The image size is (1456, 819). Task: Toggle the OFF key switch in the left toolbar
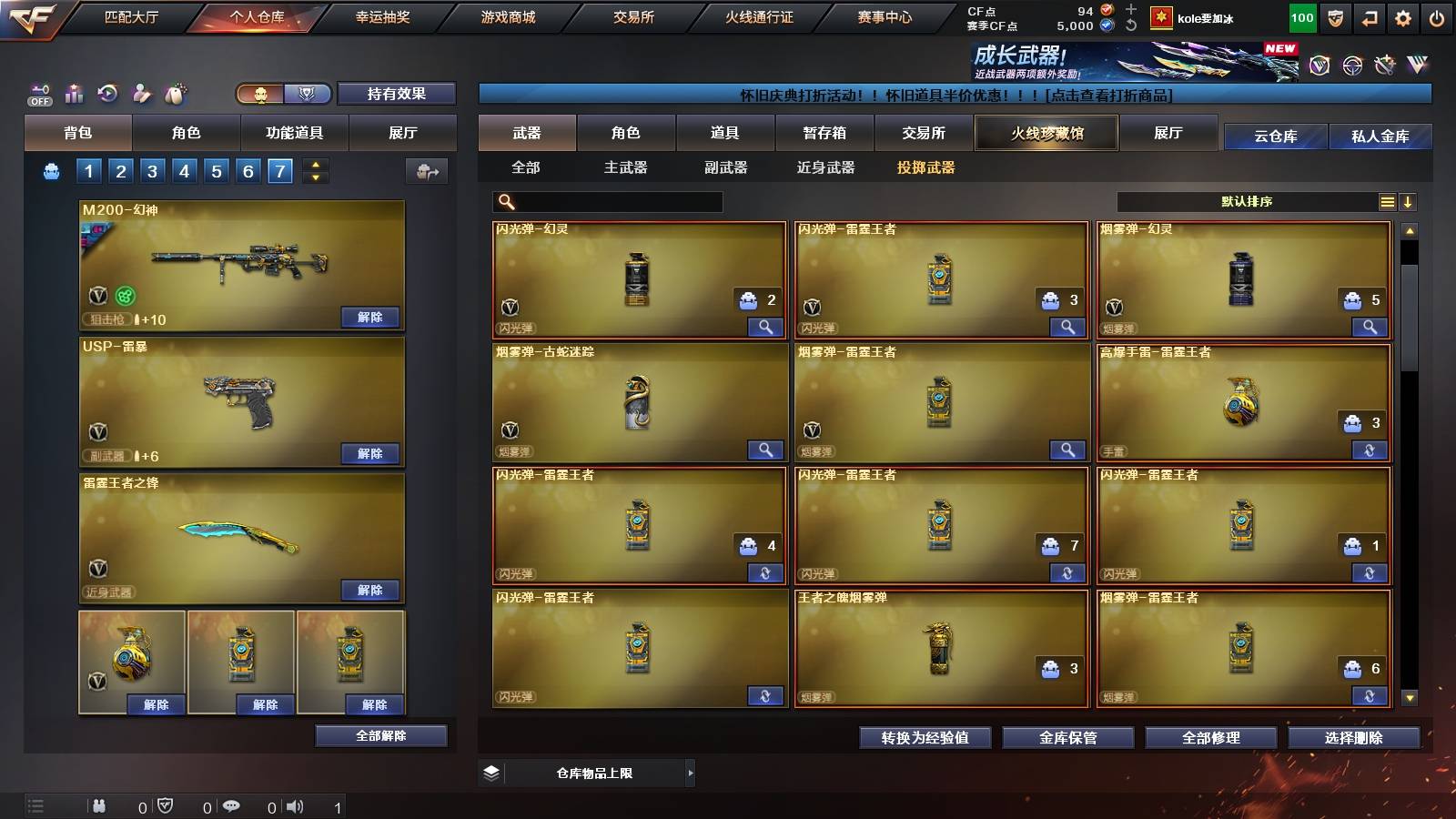click(x=38, y=94)
